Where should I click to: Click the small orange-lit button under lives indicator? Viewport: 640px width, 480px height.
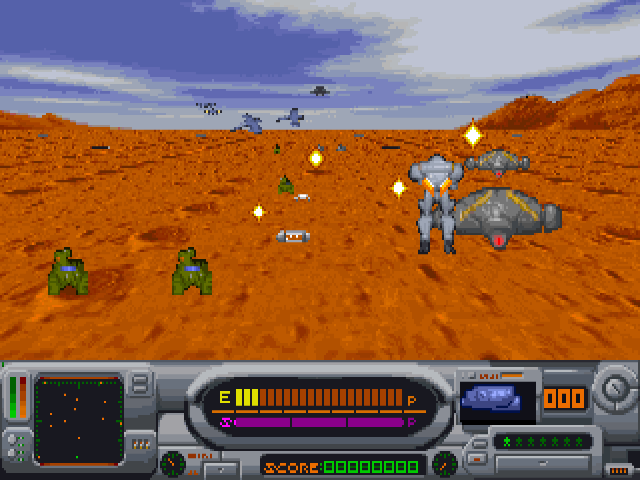point(478,460)
